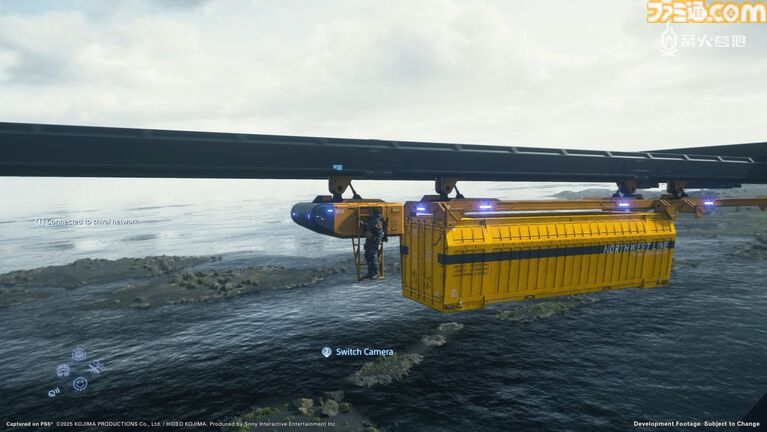The width and height of the screenshot is (767, 432).
Task: Click the Famitsu.com logo watermark
Action: (705, 12)
